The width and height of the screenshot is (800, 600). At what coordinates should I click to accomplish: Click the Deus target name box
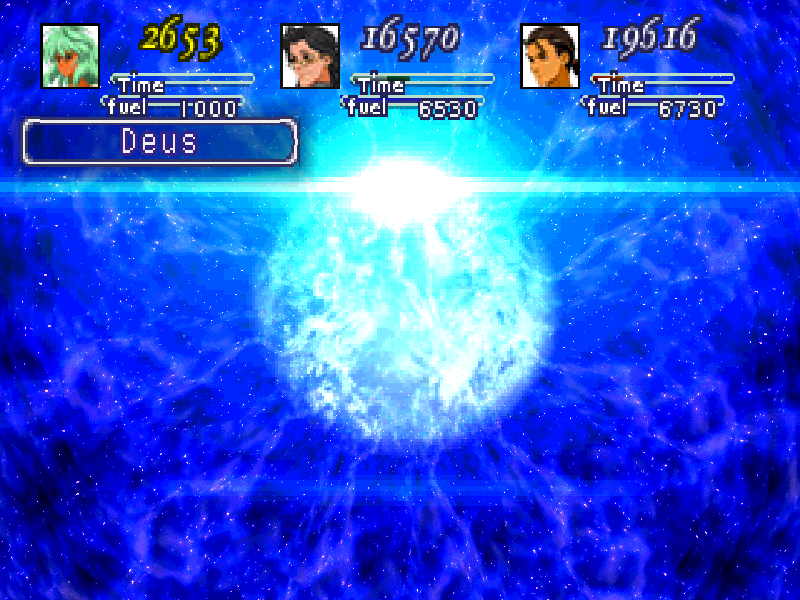click(x=160, y=142)
